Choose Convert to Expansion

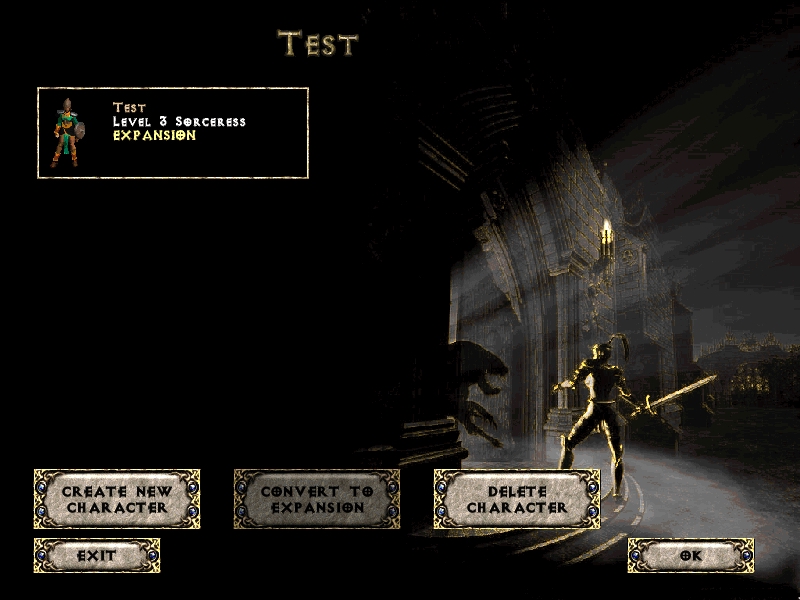pos(316,499)
